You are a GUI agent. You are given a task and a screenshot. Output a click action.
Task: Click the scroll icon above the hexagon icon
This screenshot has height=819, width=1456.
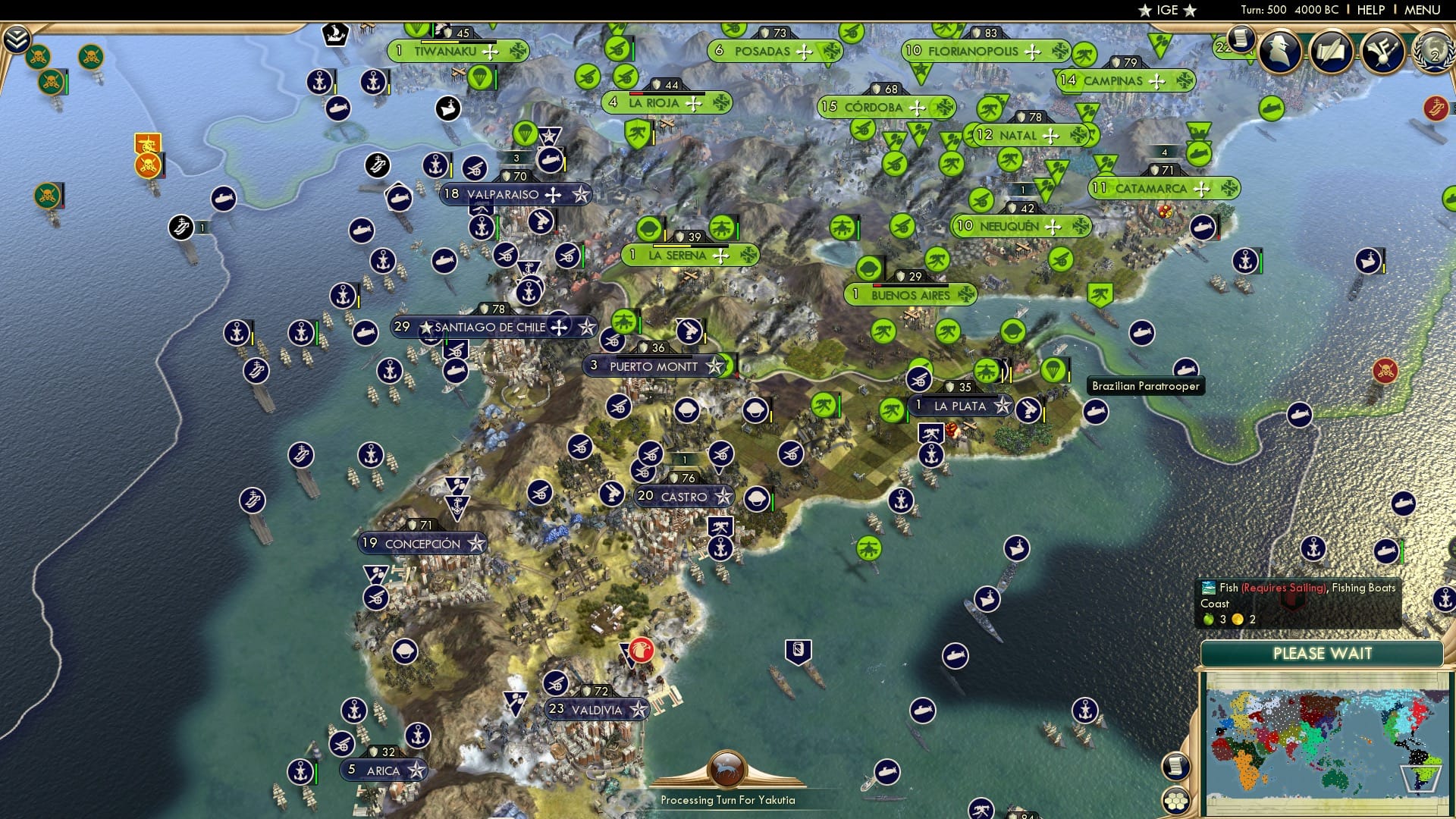1176,767
